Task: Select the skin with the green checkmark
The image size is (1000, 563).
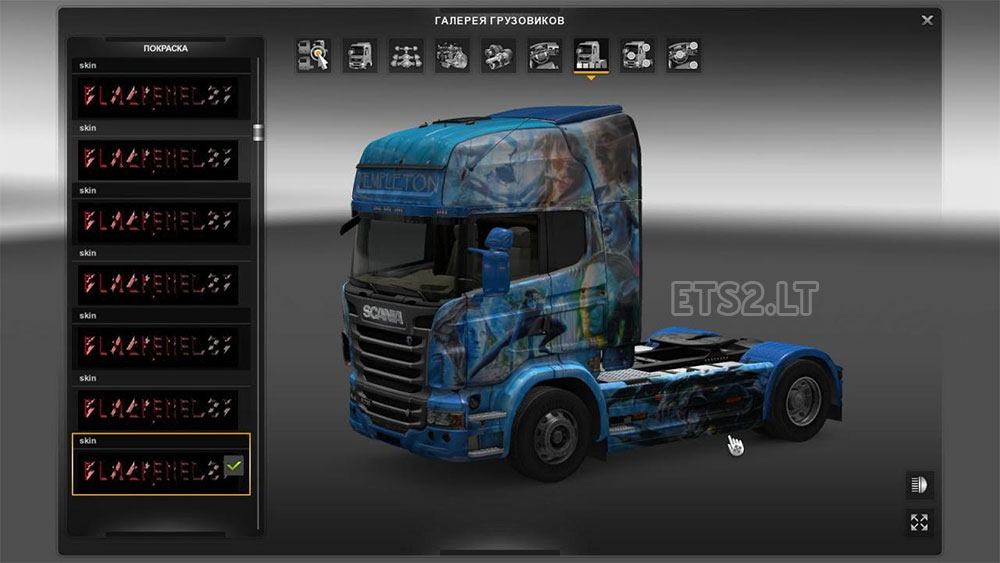Action: tap(160, 468)
